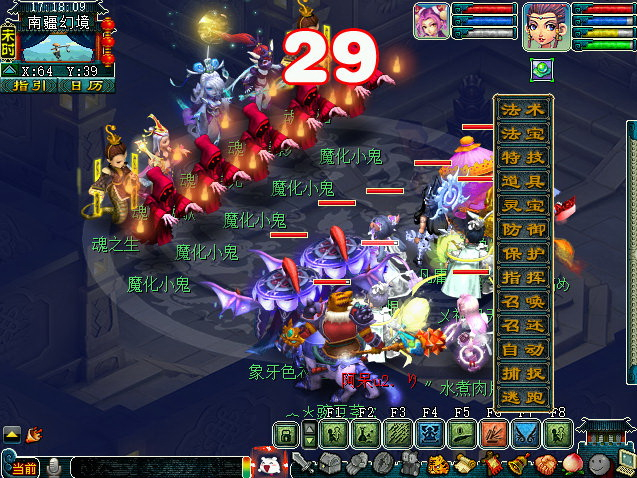Open the 道具 item command
The image size is (637, 478).
522,183
